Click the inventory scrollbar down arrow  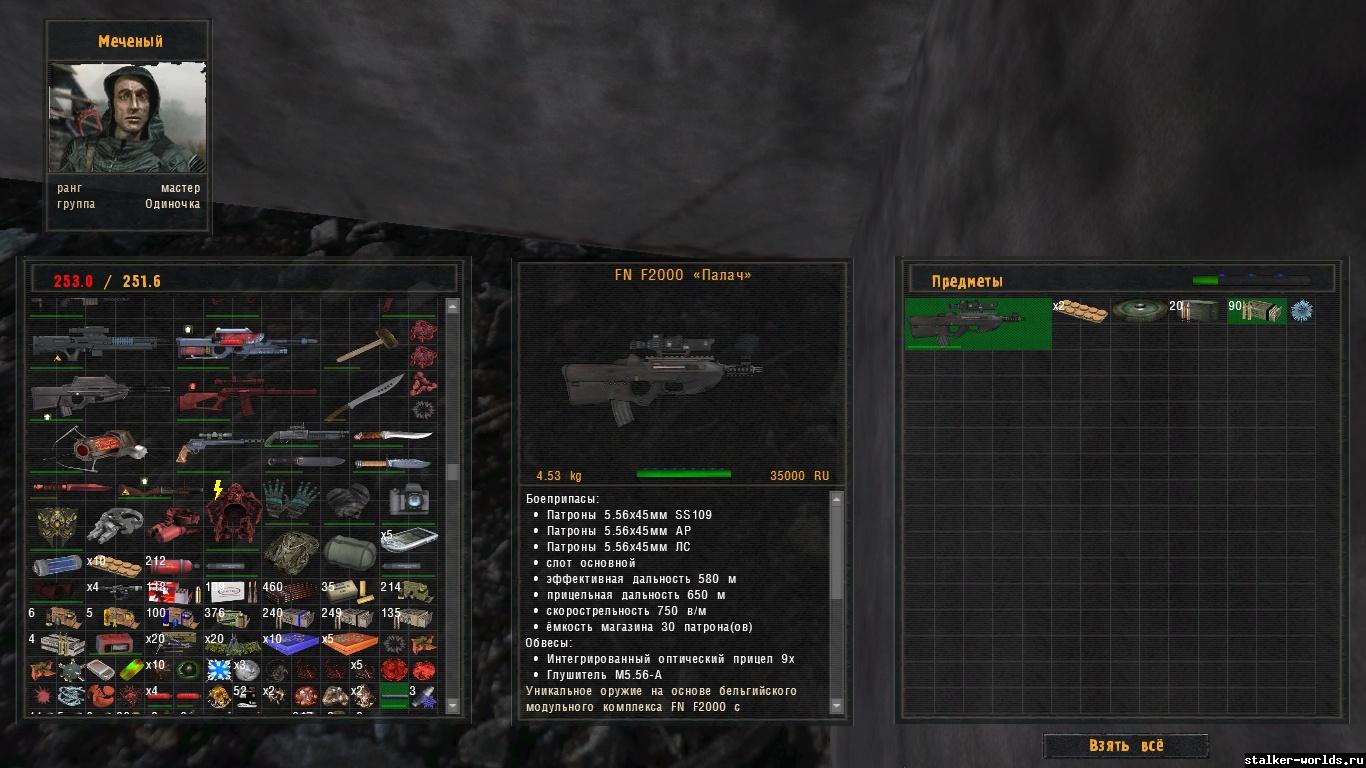pyautogui.click(x=452, y=706)
